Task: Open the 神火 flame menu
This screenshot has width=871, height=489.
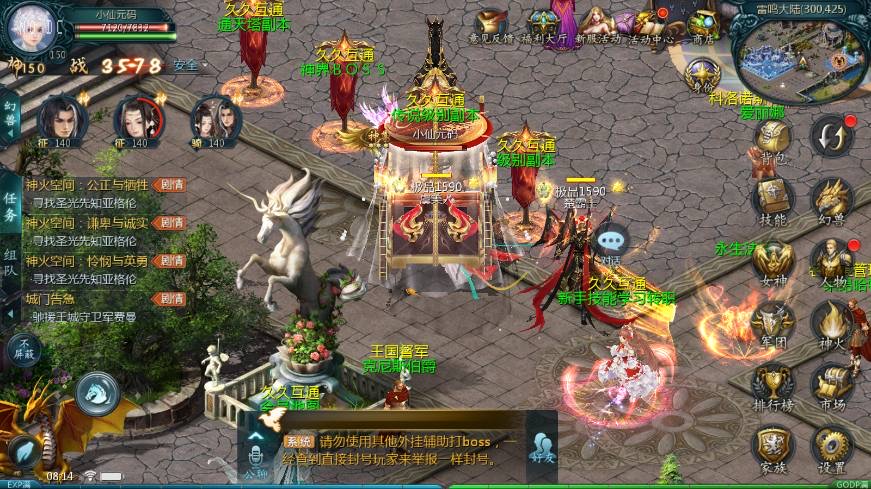Action: [x=831, y=323]
